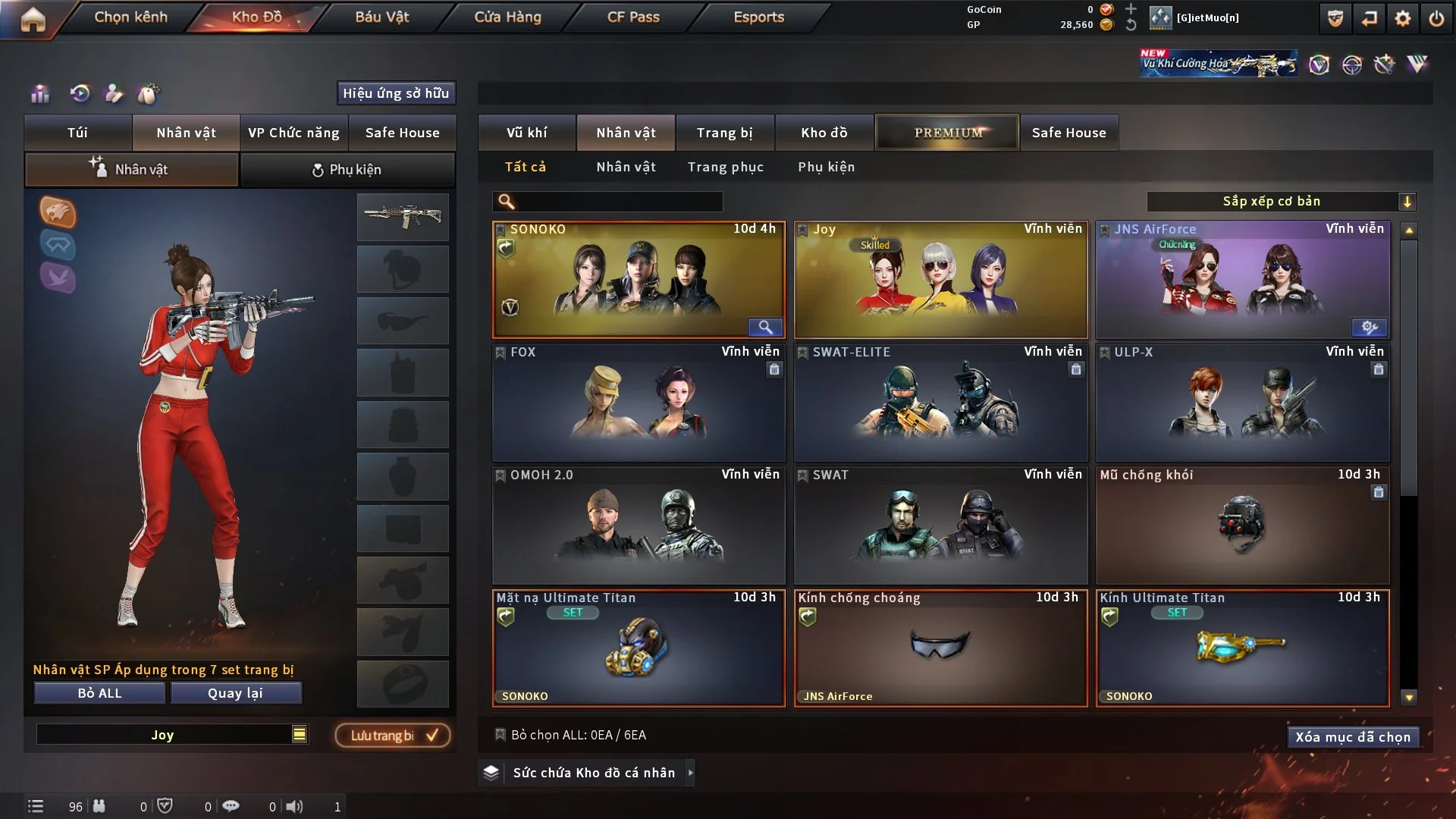Switch to the PREMIUM tab
1456x819 pixels.
[x=948, y=133]
